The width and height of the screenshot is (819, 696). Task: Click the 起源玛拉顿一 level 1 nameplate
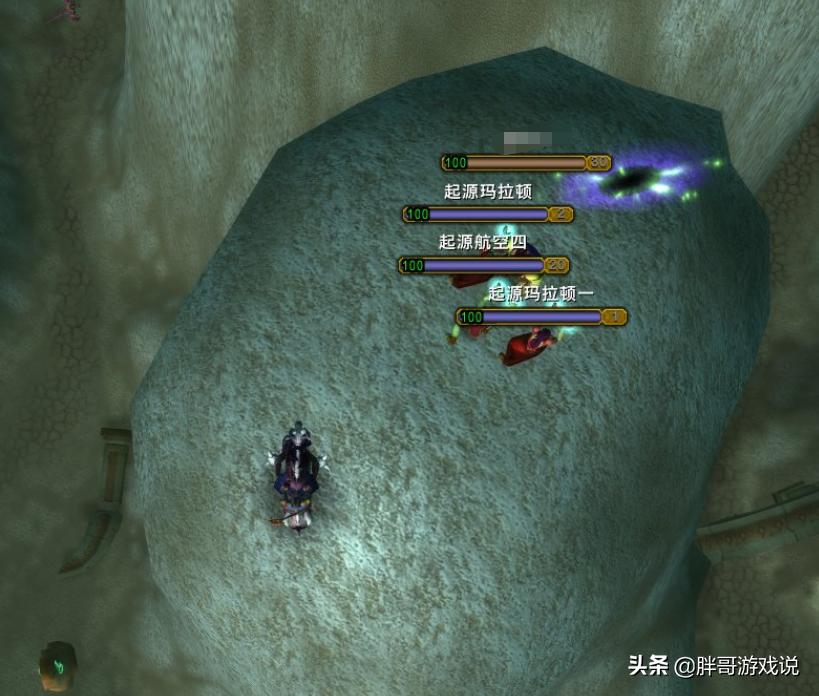541,317
